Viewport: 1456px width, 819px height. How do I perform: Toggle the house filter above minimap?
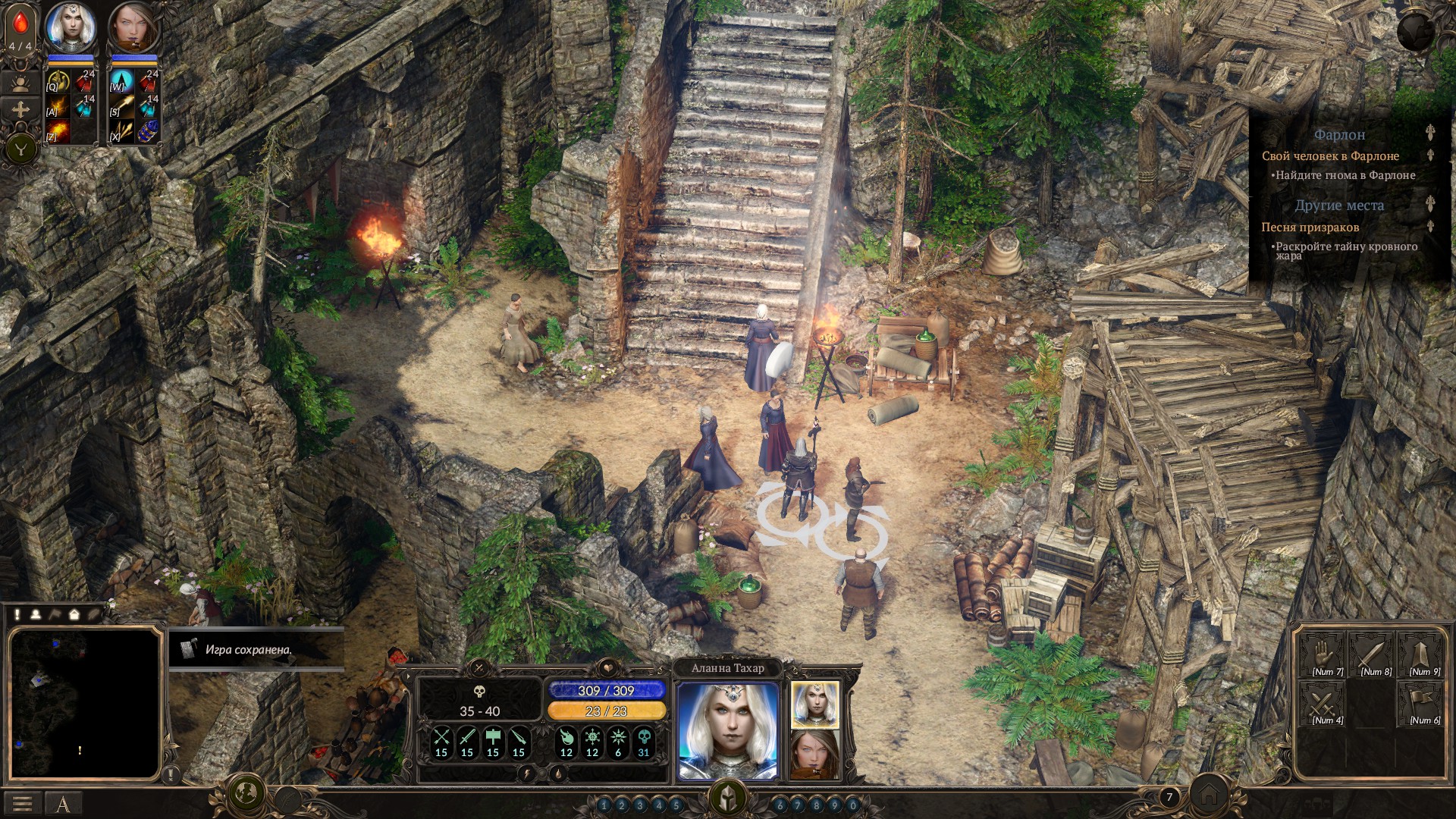(74, 615)
